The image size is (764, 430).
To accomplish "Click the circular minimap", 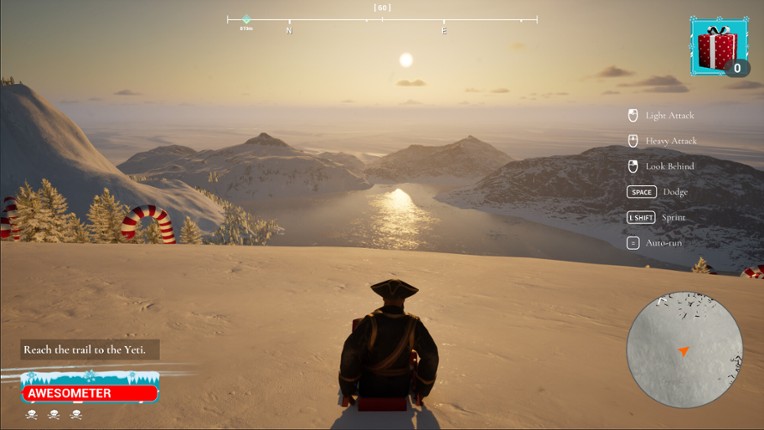I will click(684, 349).
